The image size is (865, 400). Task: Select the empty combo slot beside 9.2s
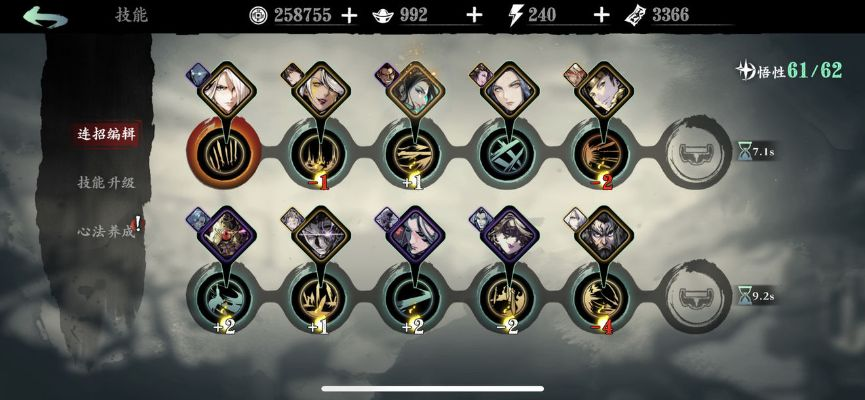696,295
